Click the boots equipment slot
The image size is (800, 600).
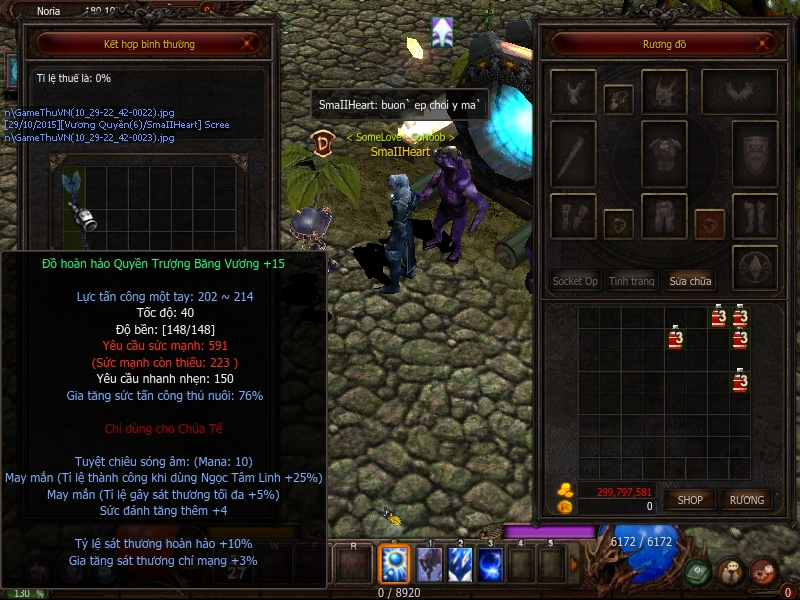[755, 217]
